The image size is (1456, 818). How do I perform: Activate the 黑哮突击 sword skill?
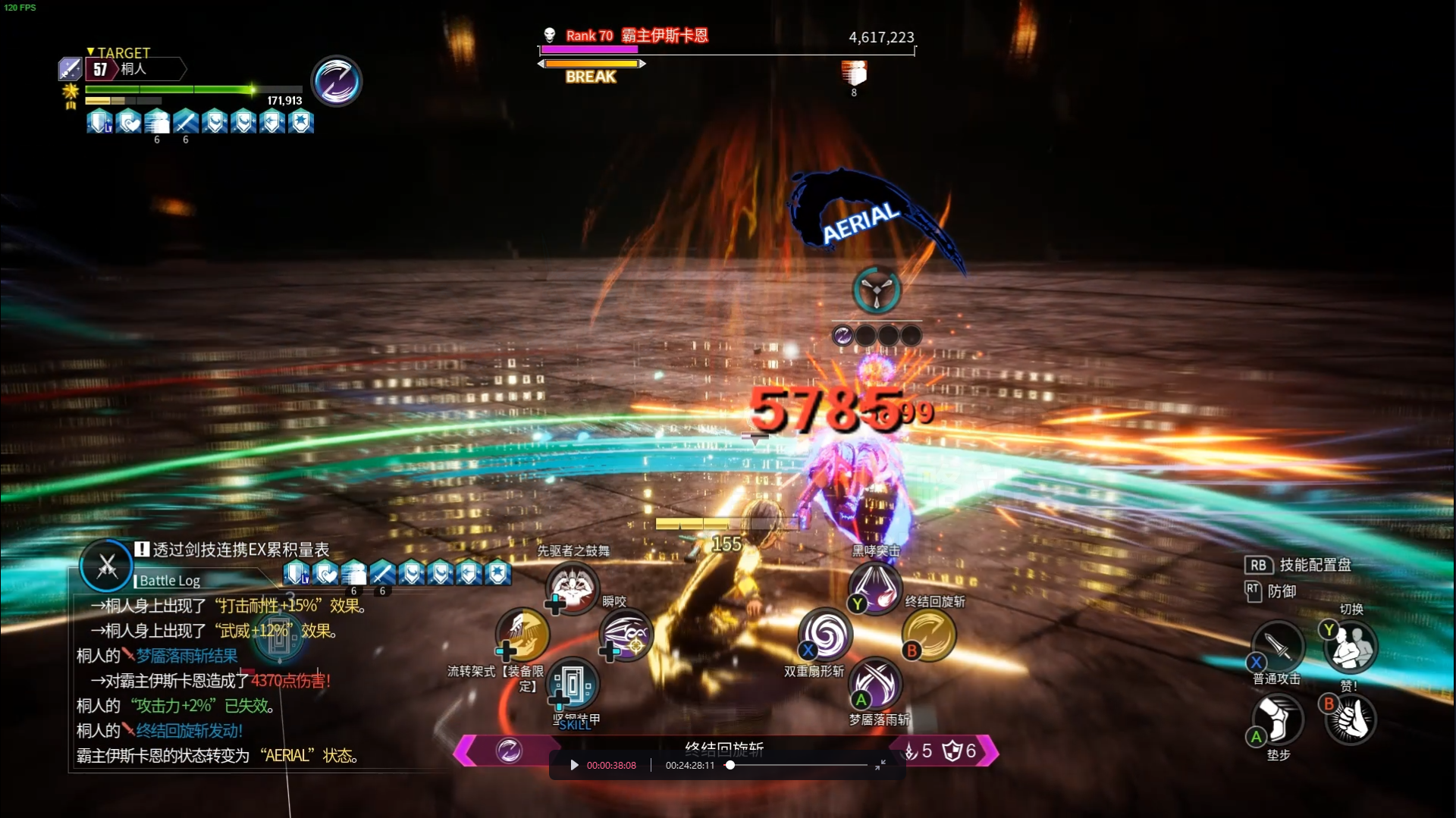[x=875, y=588]
